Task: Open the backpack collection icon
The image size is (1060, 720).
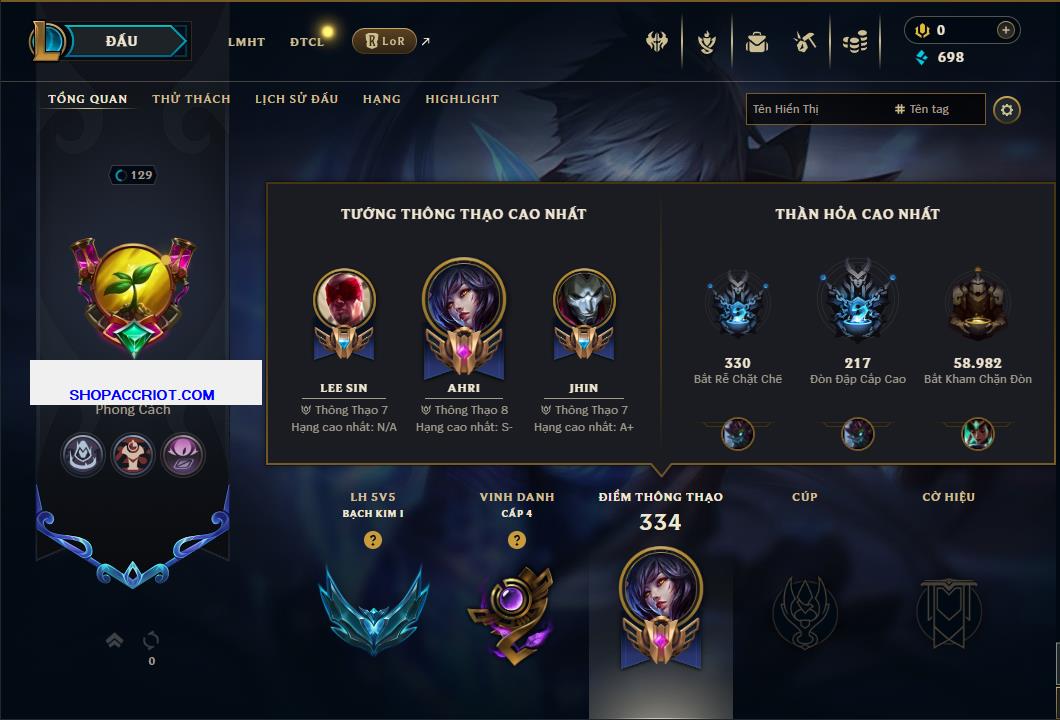Action: point(756,42)
